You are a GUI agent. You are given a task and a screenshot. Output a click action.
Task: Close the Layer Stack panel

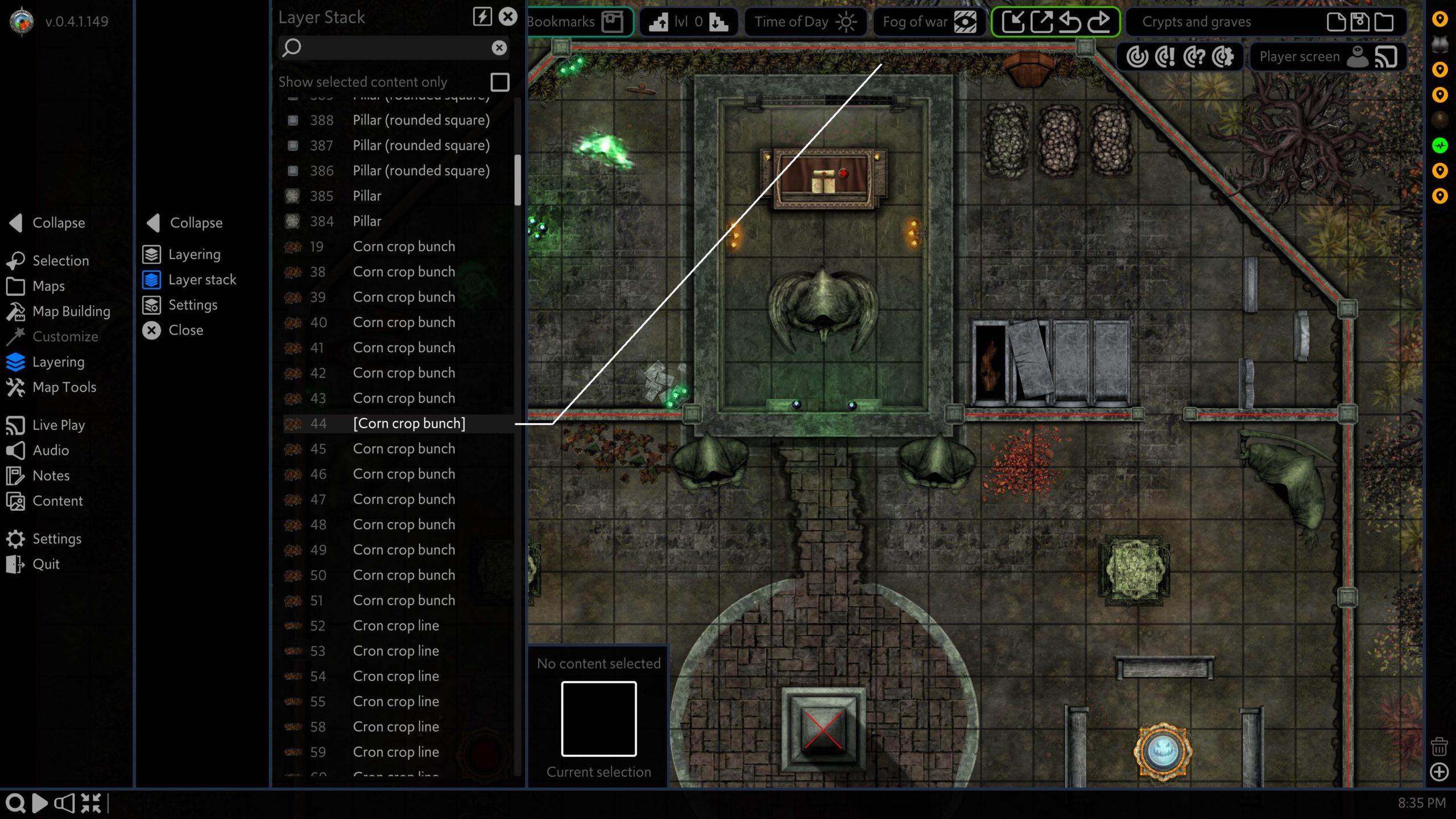click(x=508, y=17)
